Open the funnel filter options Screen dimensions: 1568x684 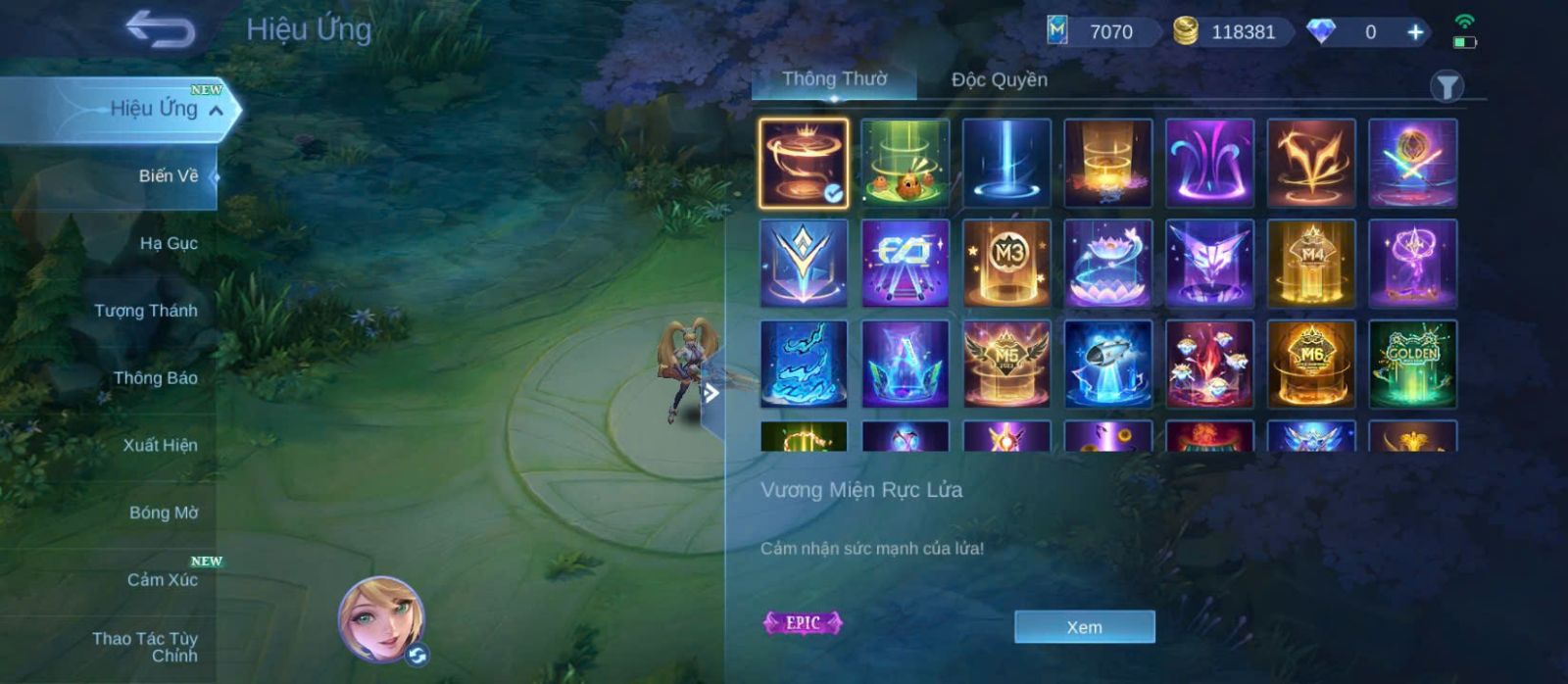(1446, 87)
